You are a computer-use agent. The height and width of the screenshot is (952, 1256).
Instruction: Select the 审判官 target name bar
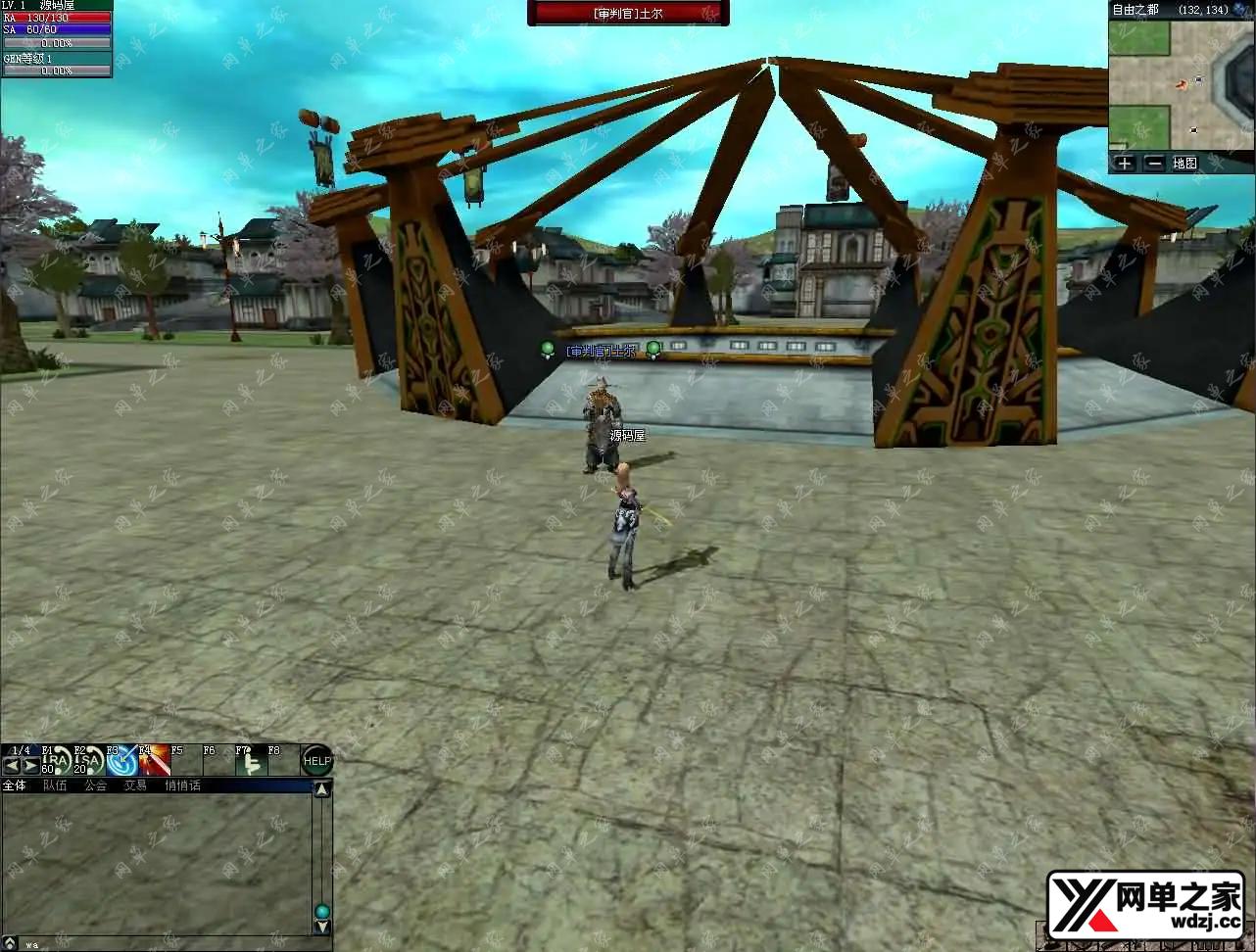(628, 13)
